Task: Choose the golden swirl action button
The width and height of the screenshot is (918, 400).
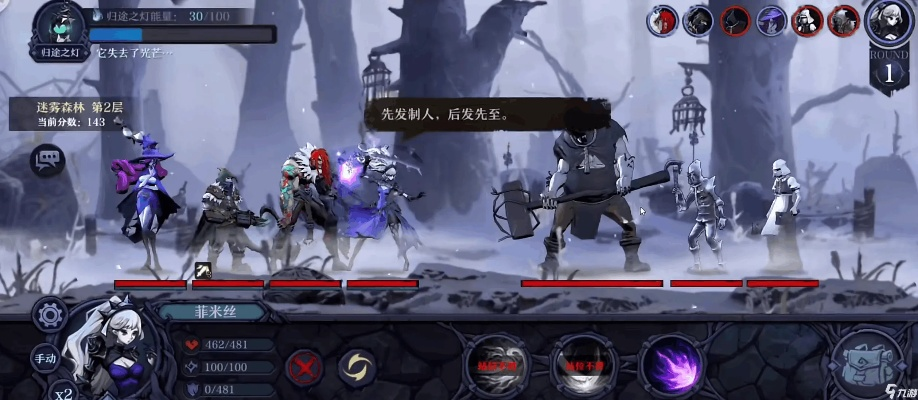Action: pos(355,367)
